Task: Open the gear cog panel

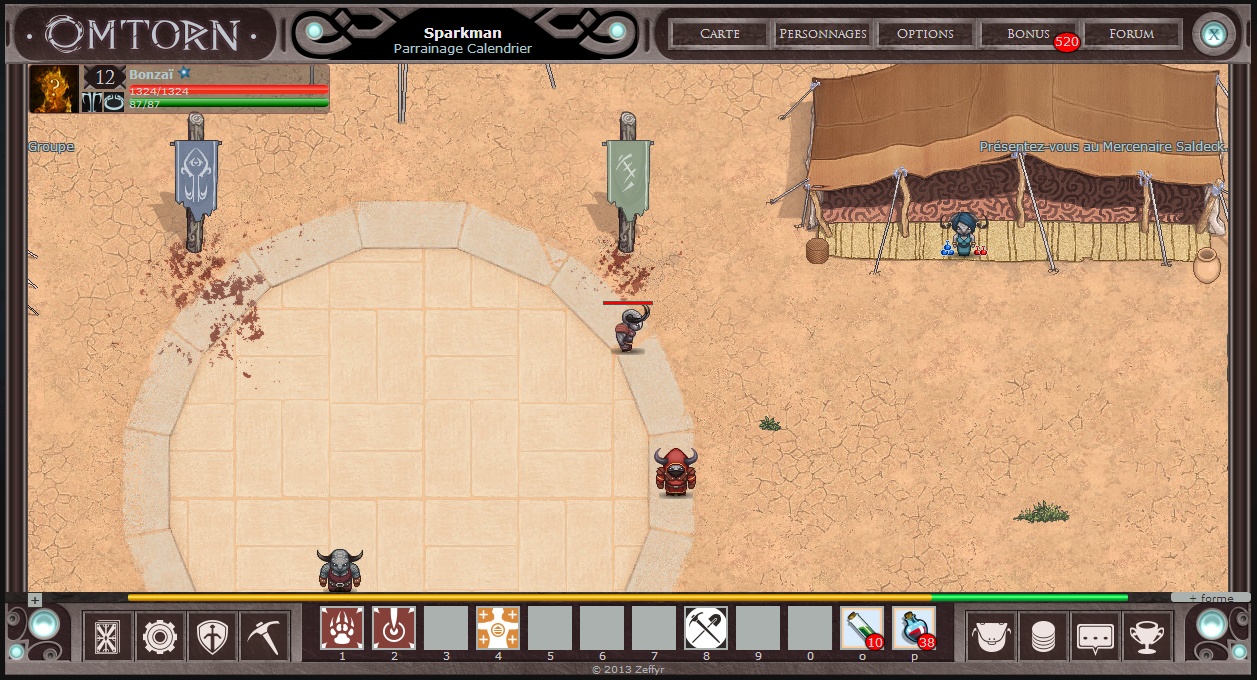Action: point(160,636)
